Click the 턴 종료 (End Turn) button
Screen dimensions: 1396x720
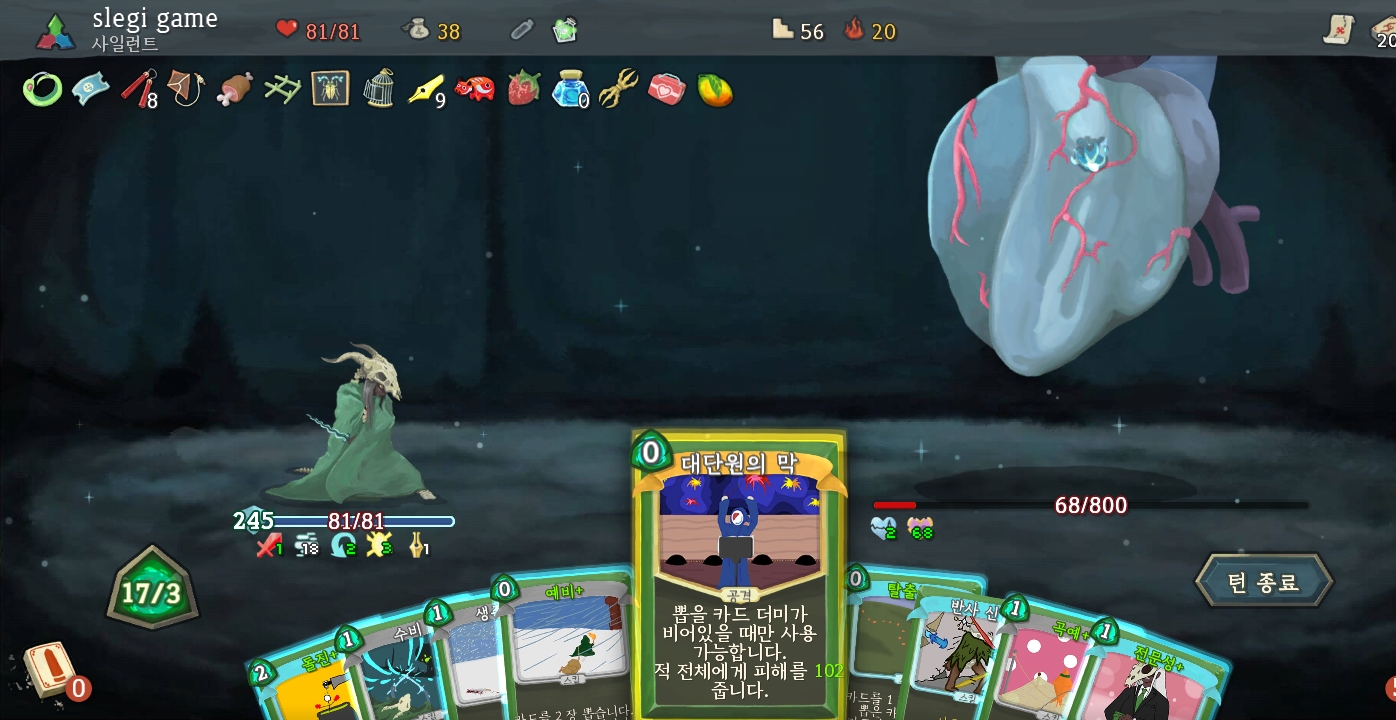pyautogui.click(x=1264, y=582)
